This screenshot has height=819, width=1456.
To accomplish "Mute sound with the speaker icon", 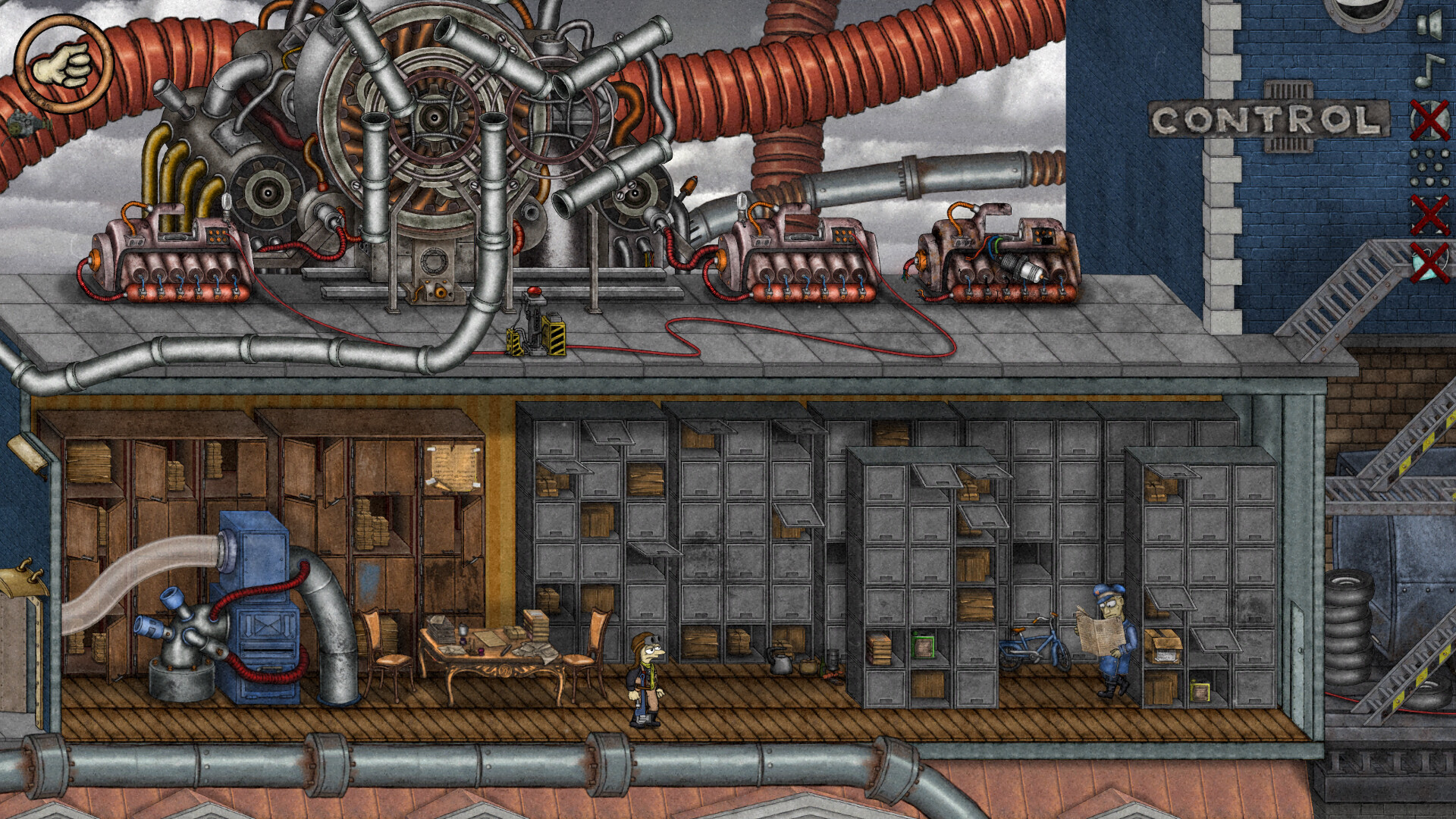I will (x=1430, y=25).
